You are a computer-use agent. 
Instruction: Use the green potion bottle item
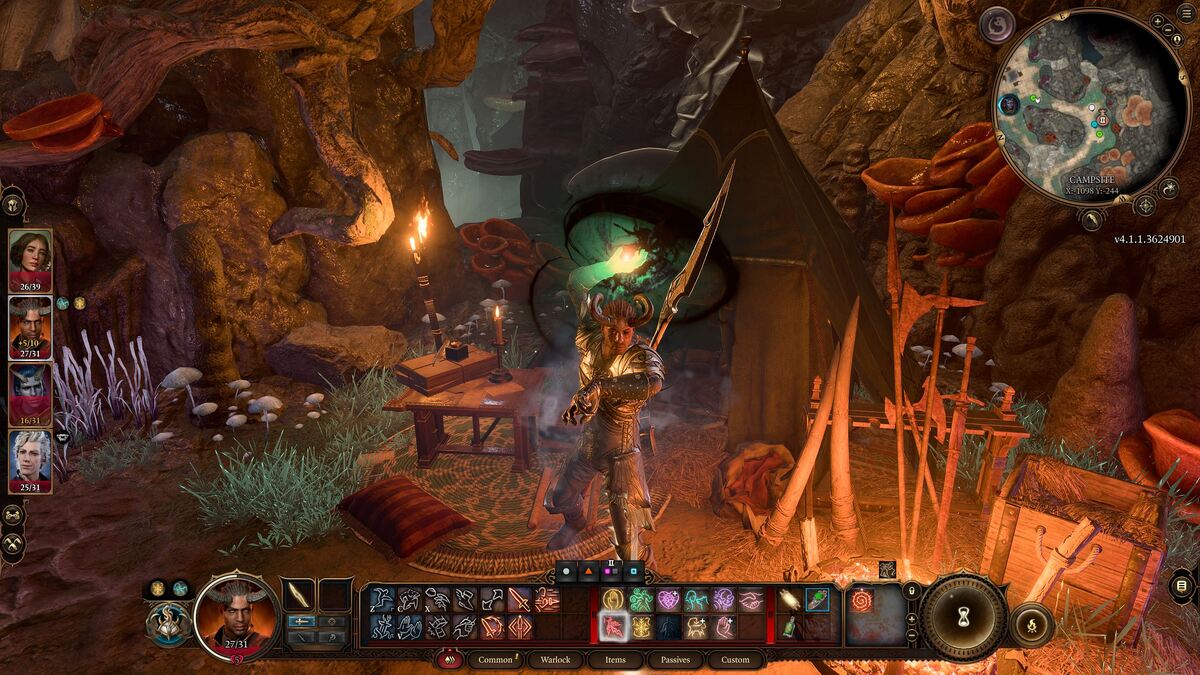coord(789,627)
